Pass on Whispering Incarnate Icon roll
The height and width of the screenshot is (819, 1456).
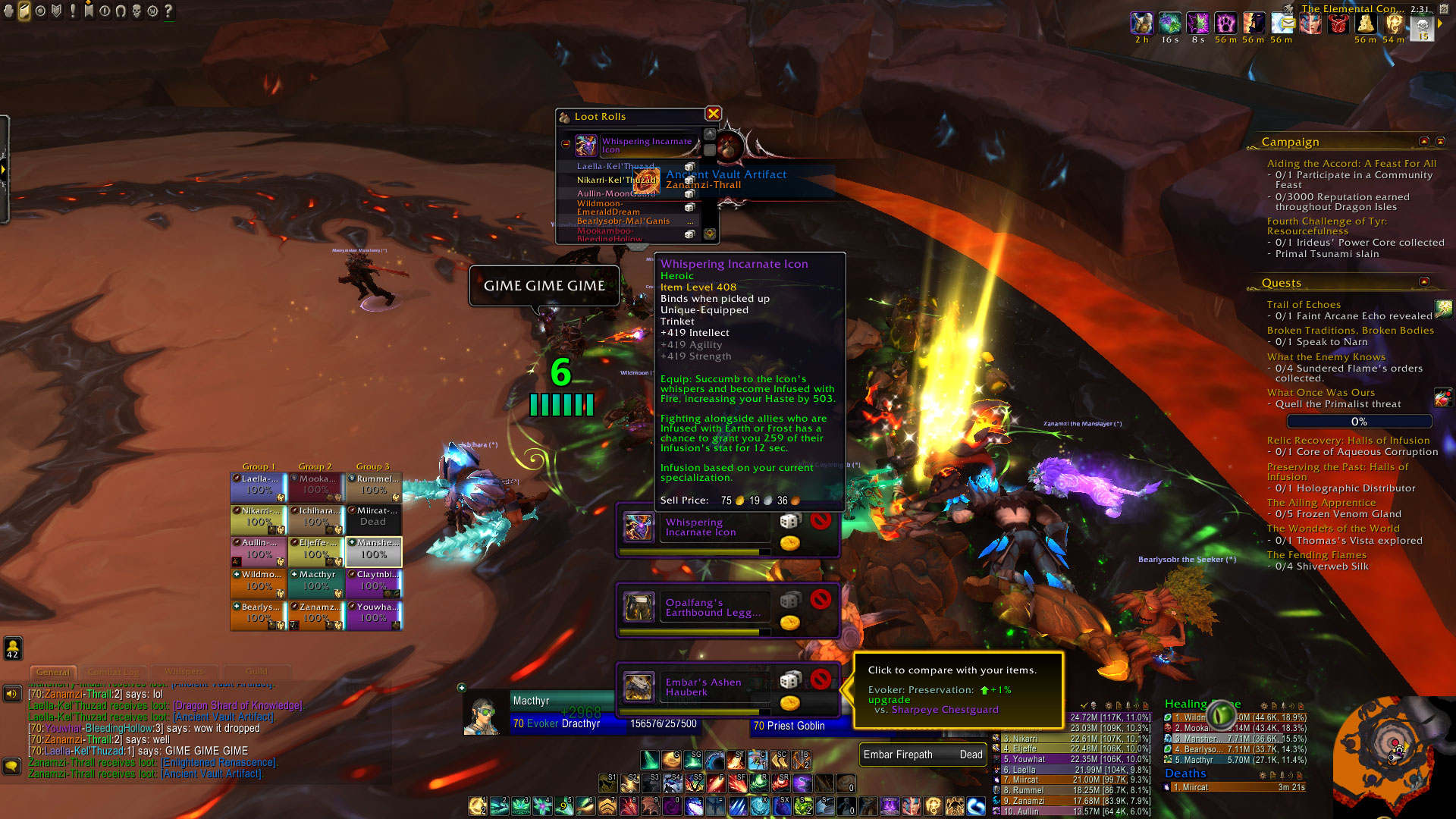click(x=820, y=521)
